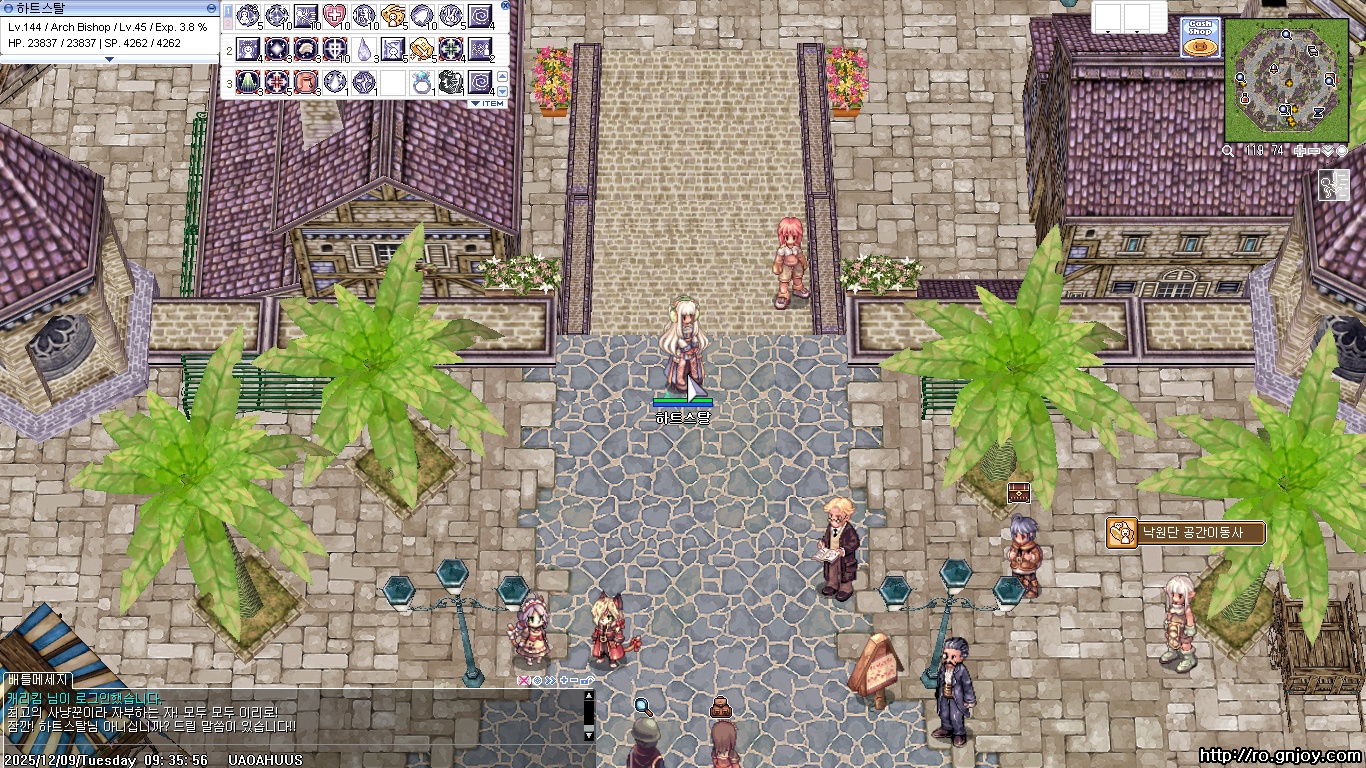Select the 배틀메세지 chat tab

pos(36,680)
